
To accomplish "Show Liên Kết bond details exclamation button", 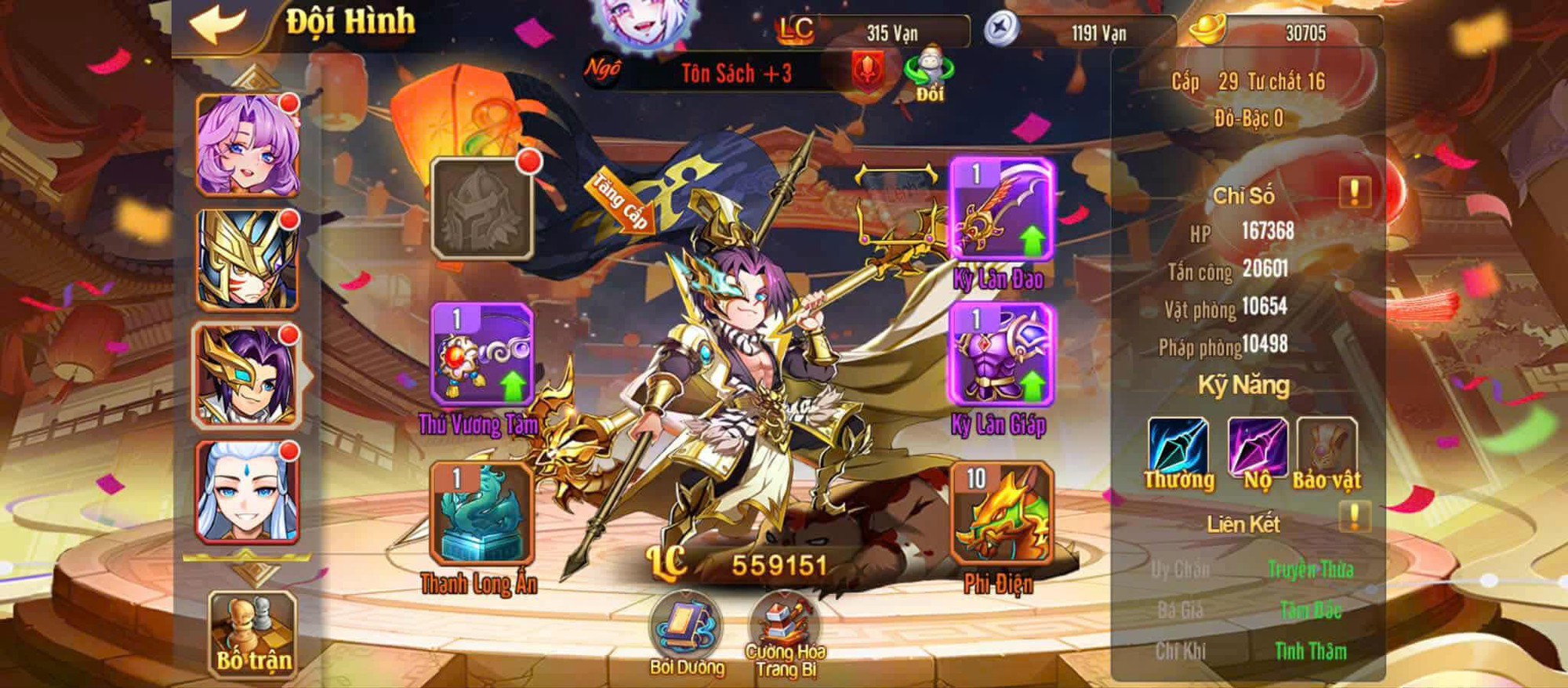I will tap(1354, 517).
